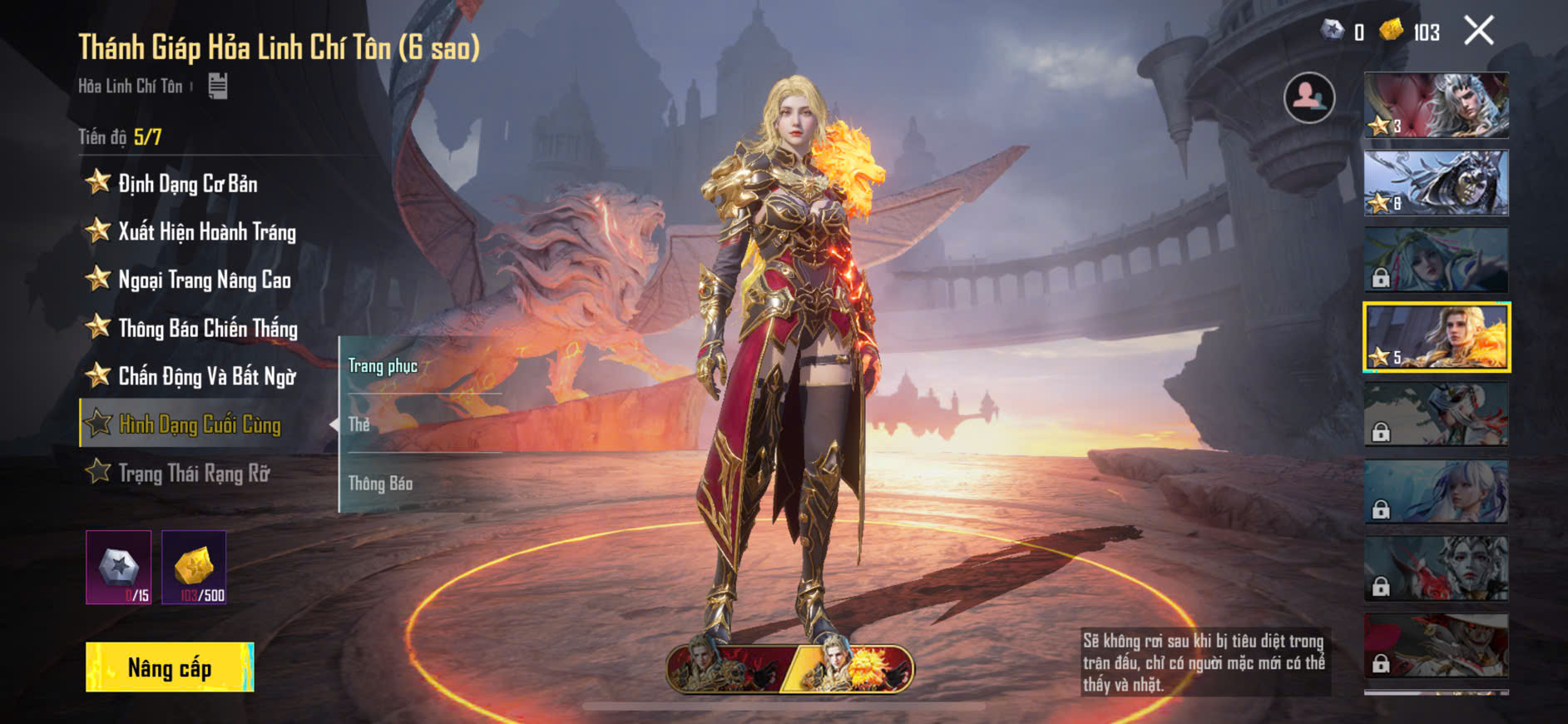Select Thông Báo Chiến Thắng entry
Screen dimensions: 1568x724
(207, 328)
